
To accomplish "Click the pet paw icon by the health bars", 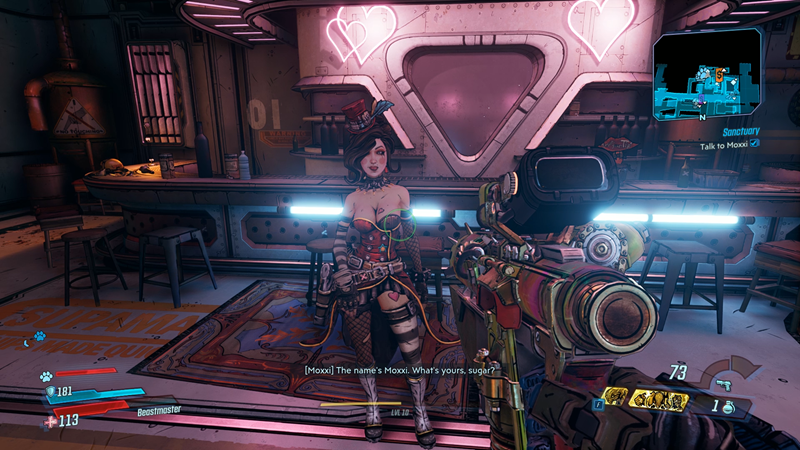I will pos(45,377).
